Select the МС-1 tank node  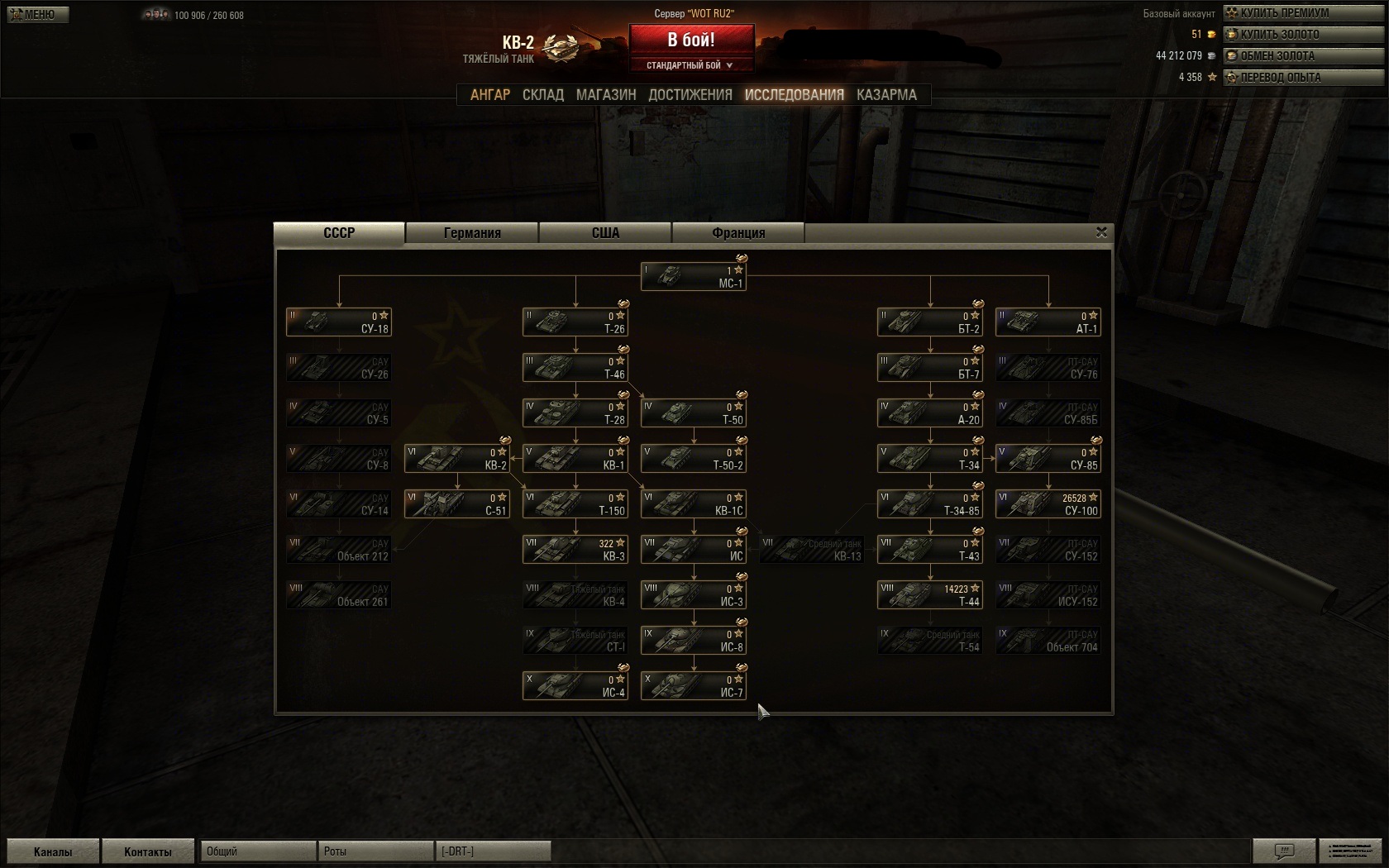[x=694, y=277]
